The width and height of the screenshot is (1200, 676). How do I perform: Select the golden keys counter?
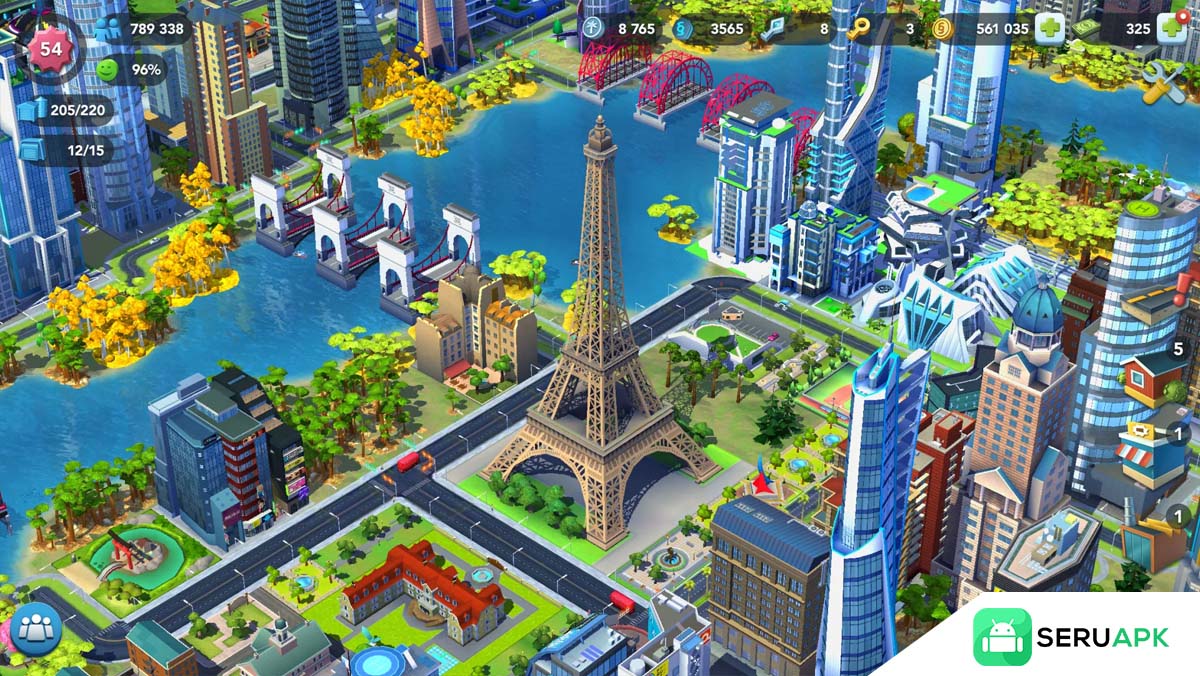(859, 29)
